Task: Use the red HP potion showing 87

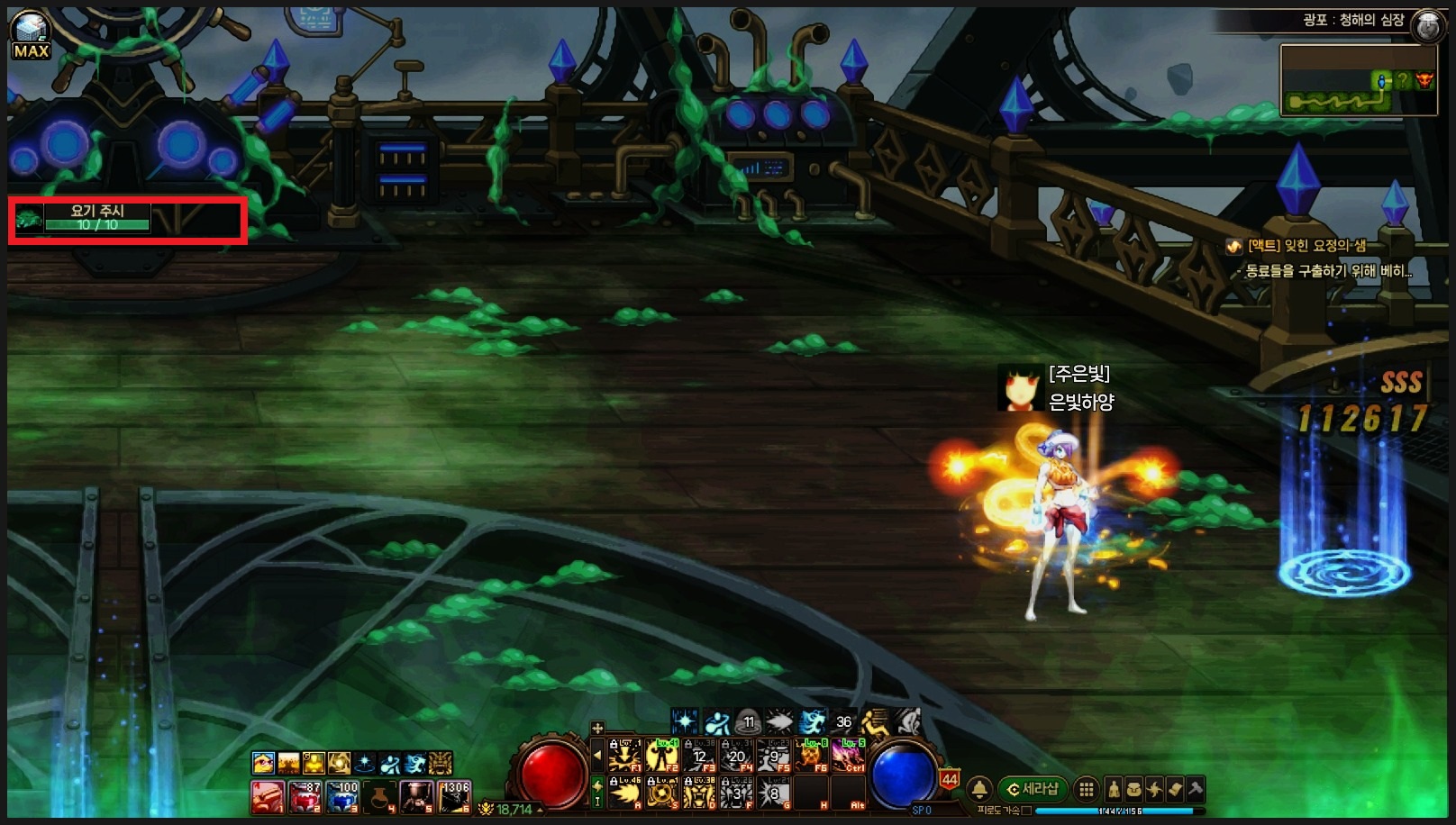Action: 305,797
